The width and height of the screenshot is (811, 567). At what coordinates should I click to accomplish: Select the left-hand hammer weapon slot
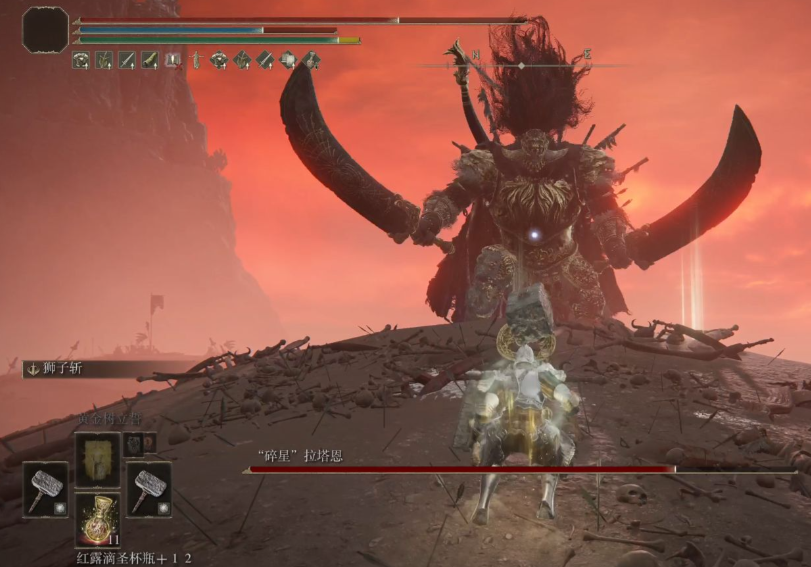(x=45, y=490)
